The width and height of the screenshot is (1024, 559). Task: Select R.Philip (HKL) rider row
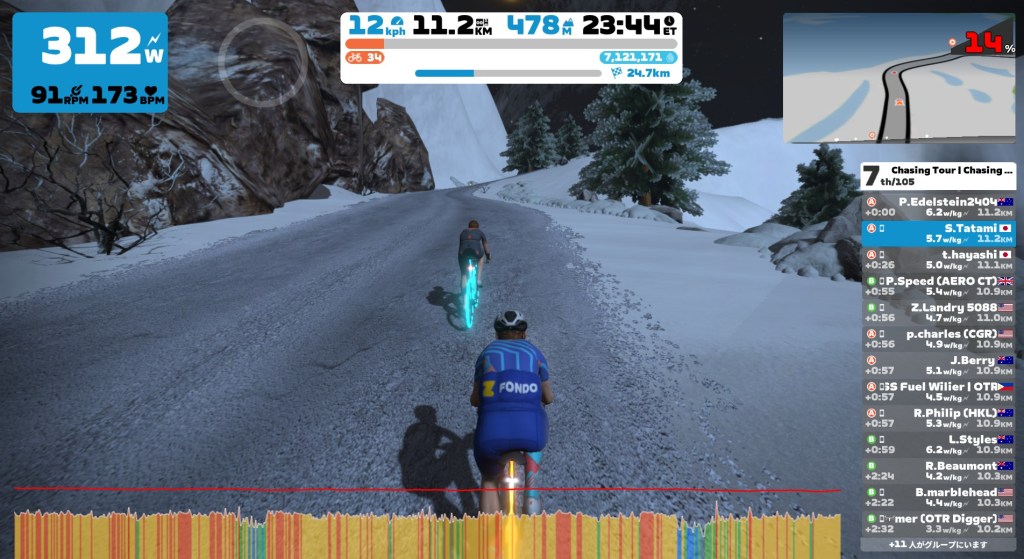[939, 417]
